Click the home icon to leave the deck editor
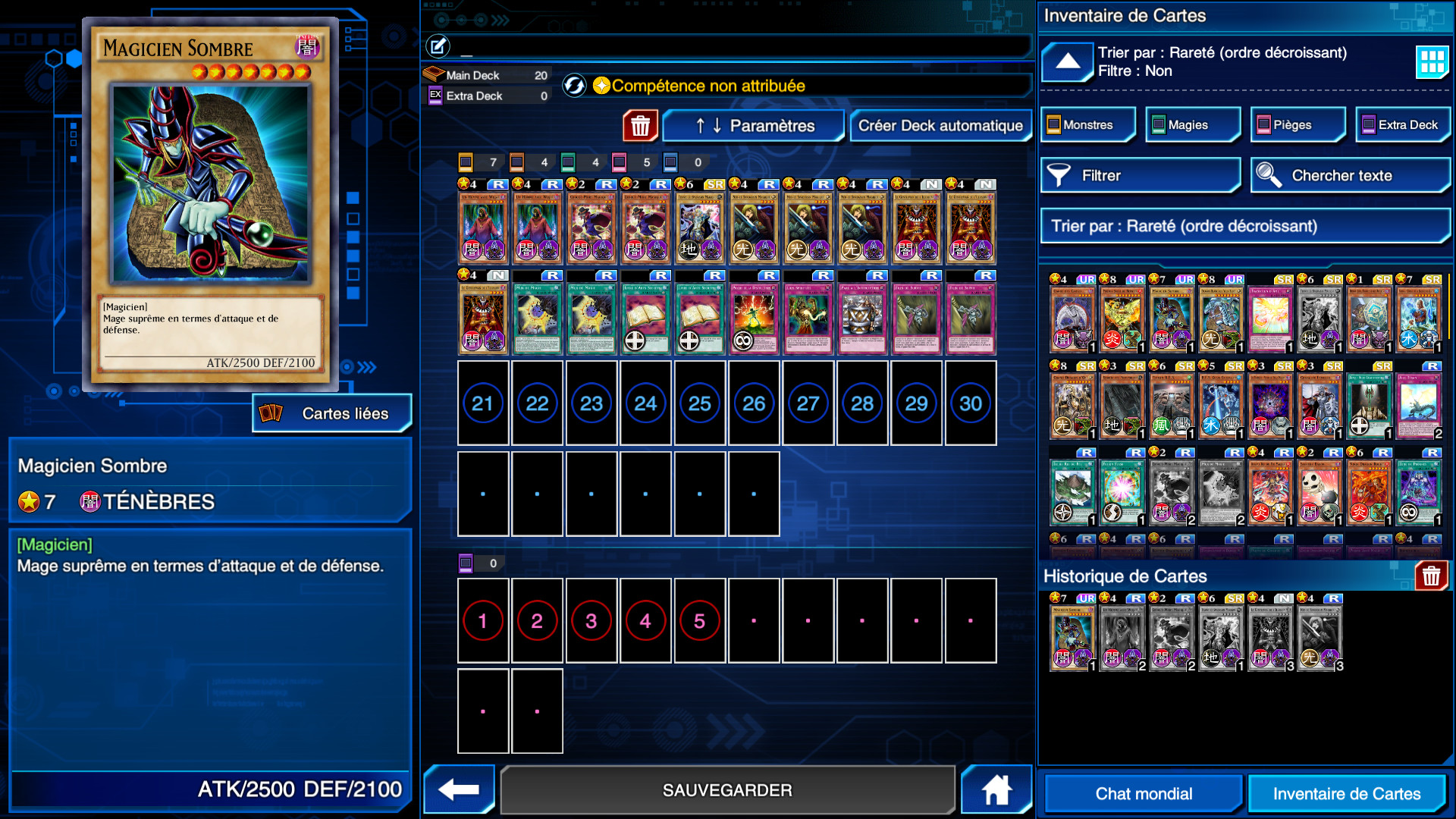Image resolution: width=1456 pixels, height=819 pixels. tap(996, 789)
